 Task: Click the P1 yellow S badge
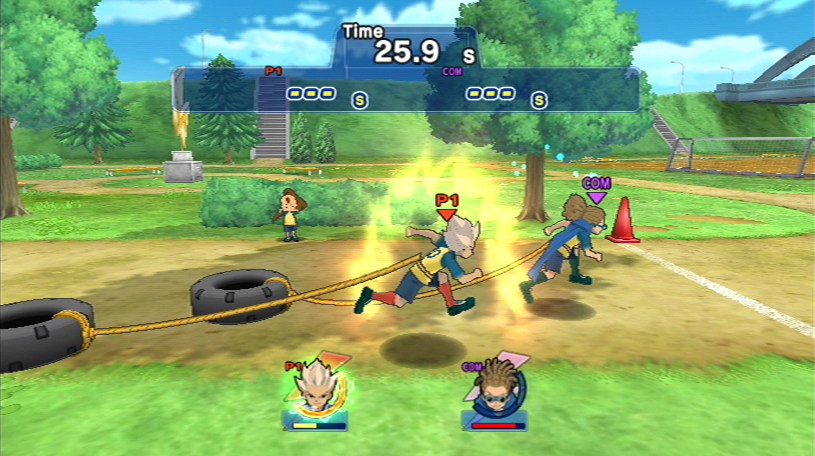coord(360,100)
